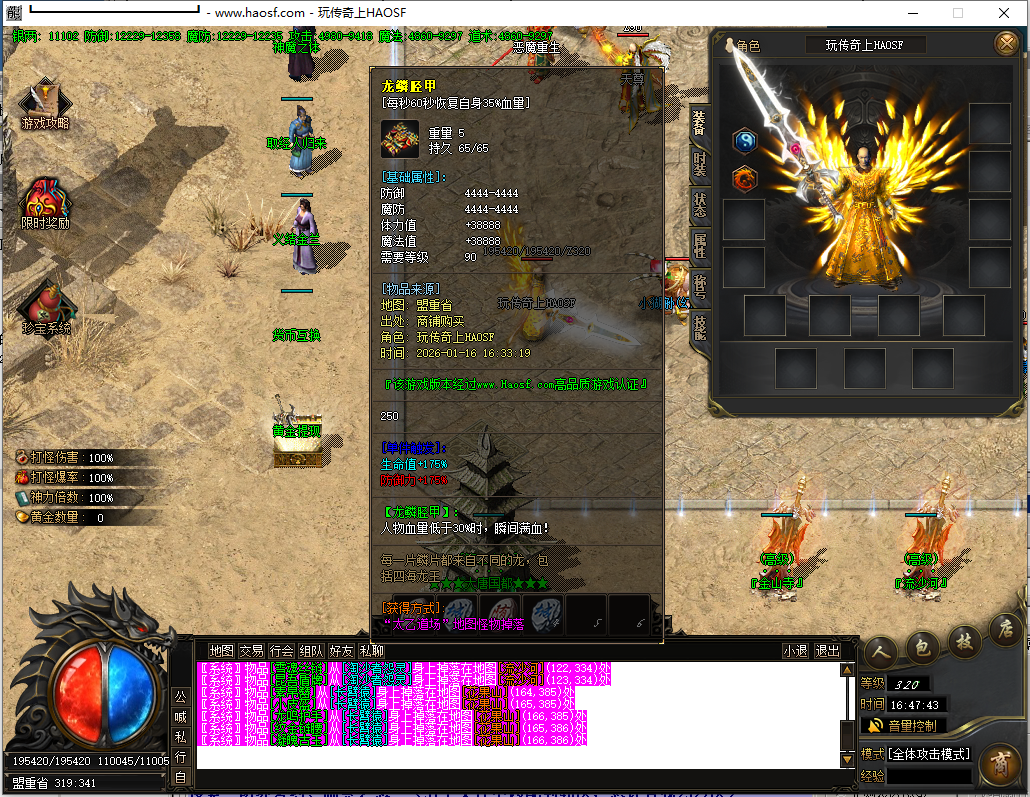Select the 称号 (title) tab
The image size is (1030, 797).
(x=700, y=287)
